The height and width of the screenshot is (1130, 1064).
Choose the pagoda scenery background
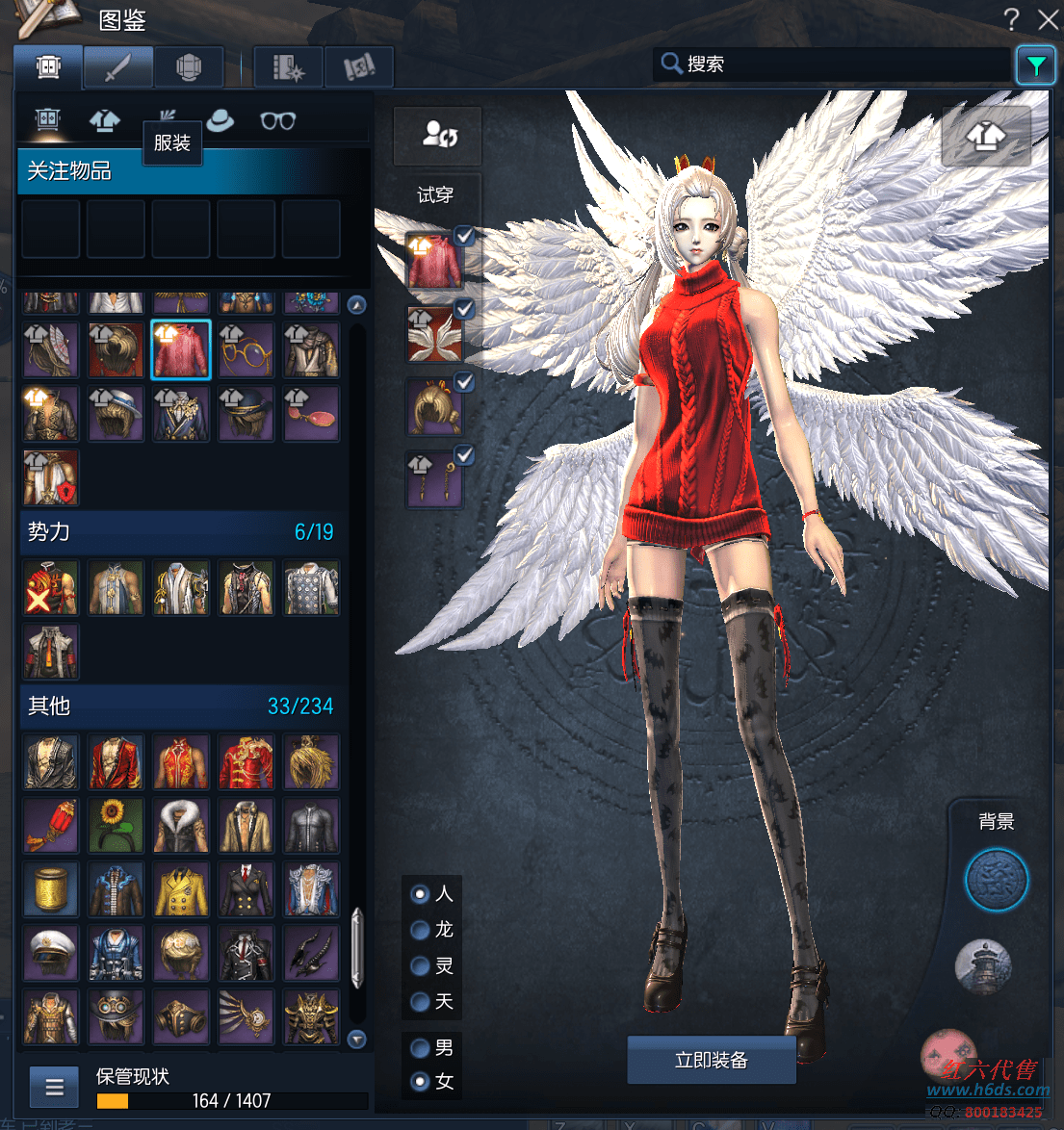[983, 966]
